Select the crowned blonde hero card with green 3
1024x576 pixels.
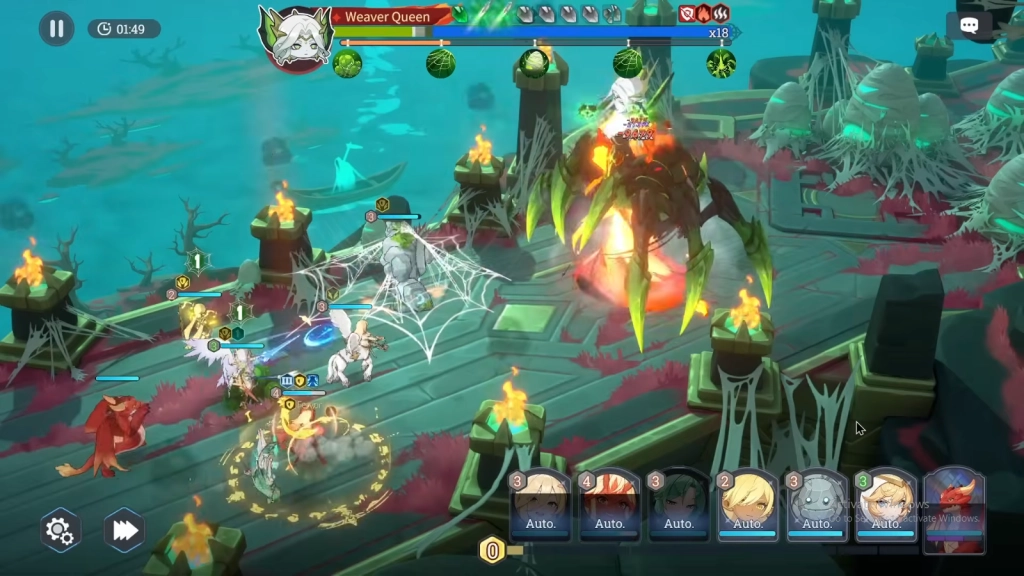(x=885, y=506)
